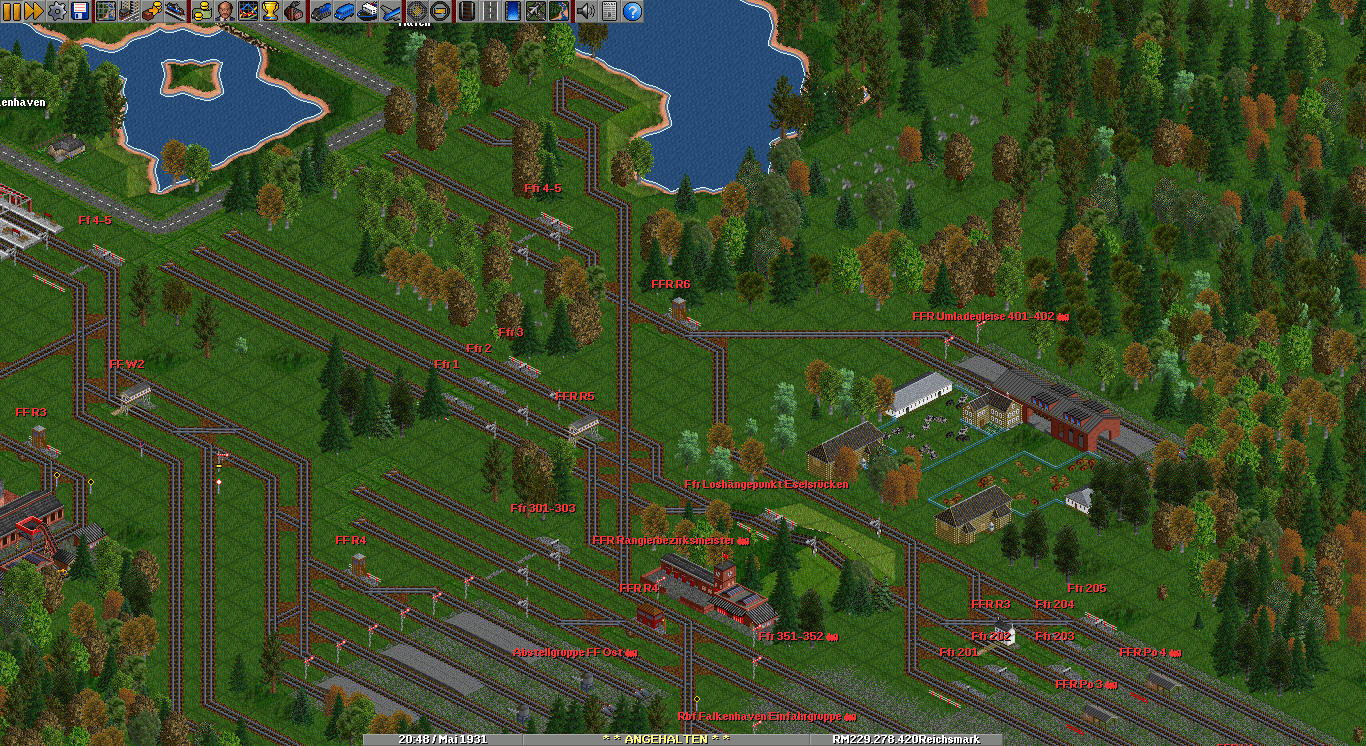Open the gear settings menu
The height and width of the screenshot is (746, 1366).
(x=56, y=11)
